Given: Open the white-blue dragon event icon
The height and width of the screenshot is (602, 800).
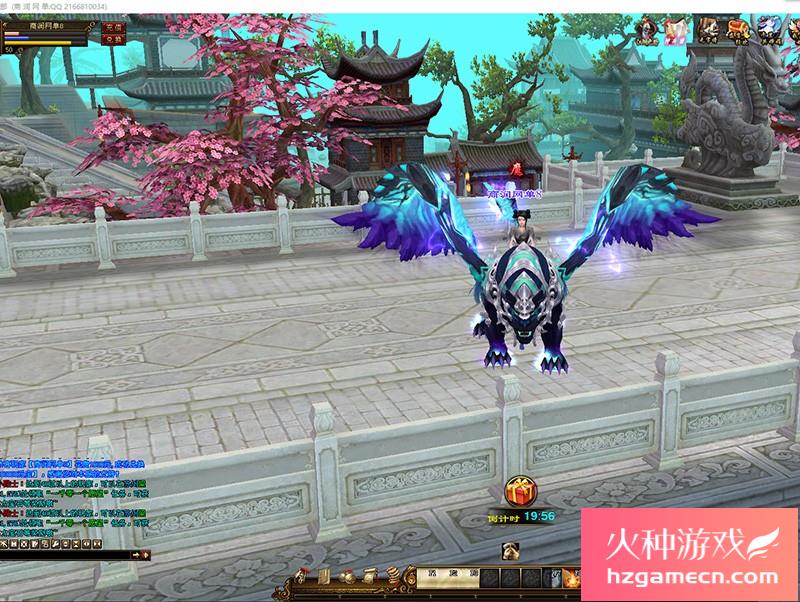Looking at the screenshot, I should pos(770,29).
